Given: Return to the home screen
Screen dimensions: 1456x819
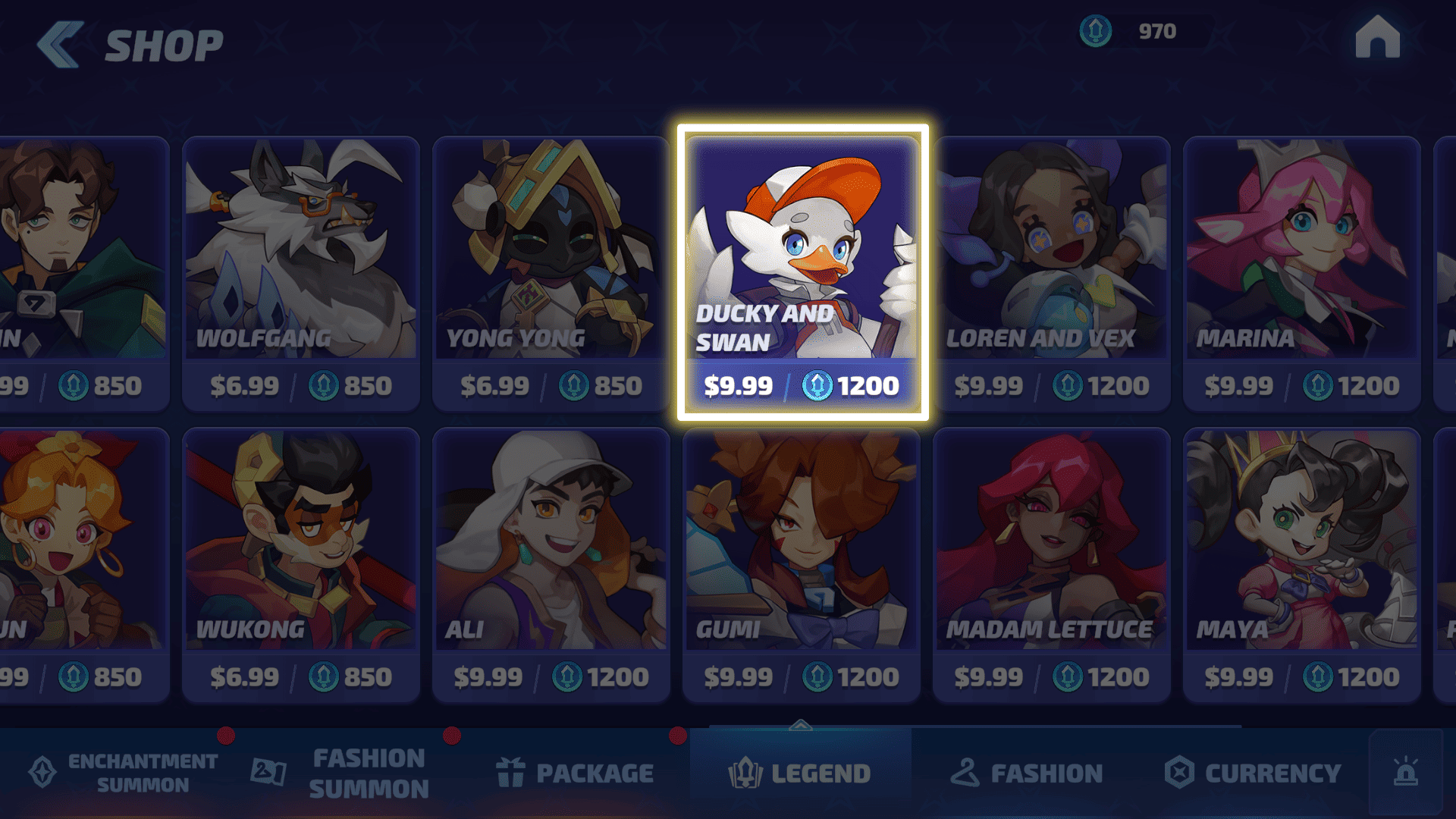Looking at the screenshot, I should (1377, 37).
